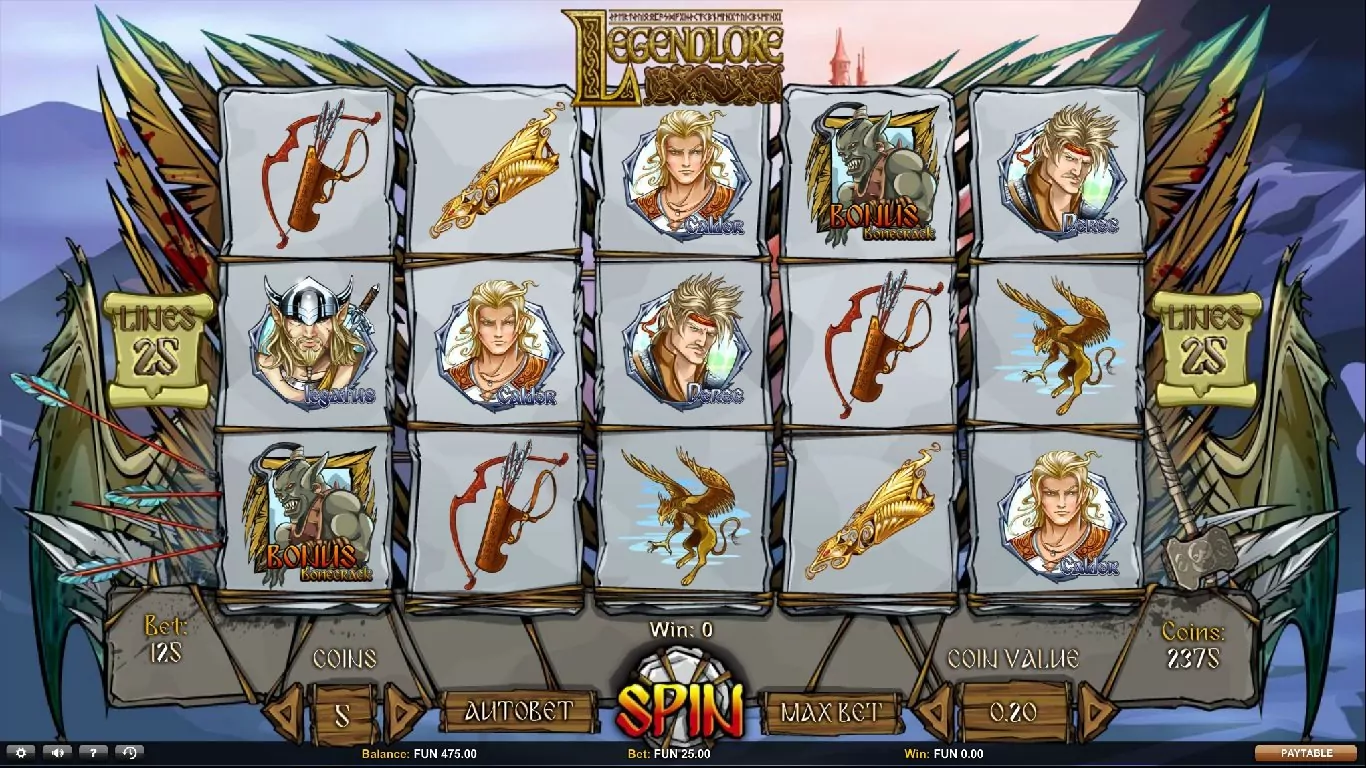
Task: Raise the coin value
Action: pyautogui.click(x=1097, y=712)
